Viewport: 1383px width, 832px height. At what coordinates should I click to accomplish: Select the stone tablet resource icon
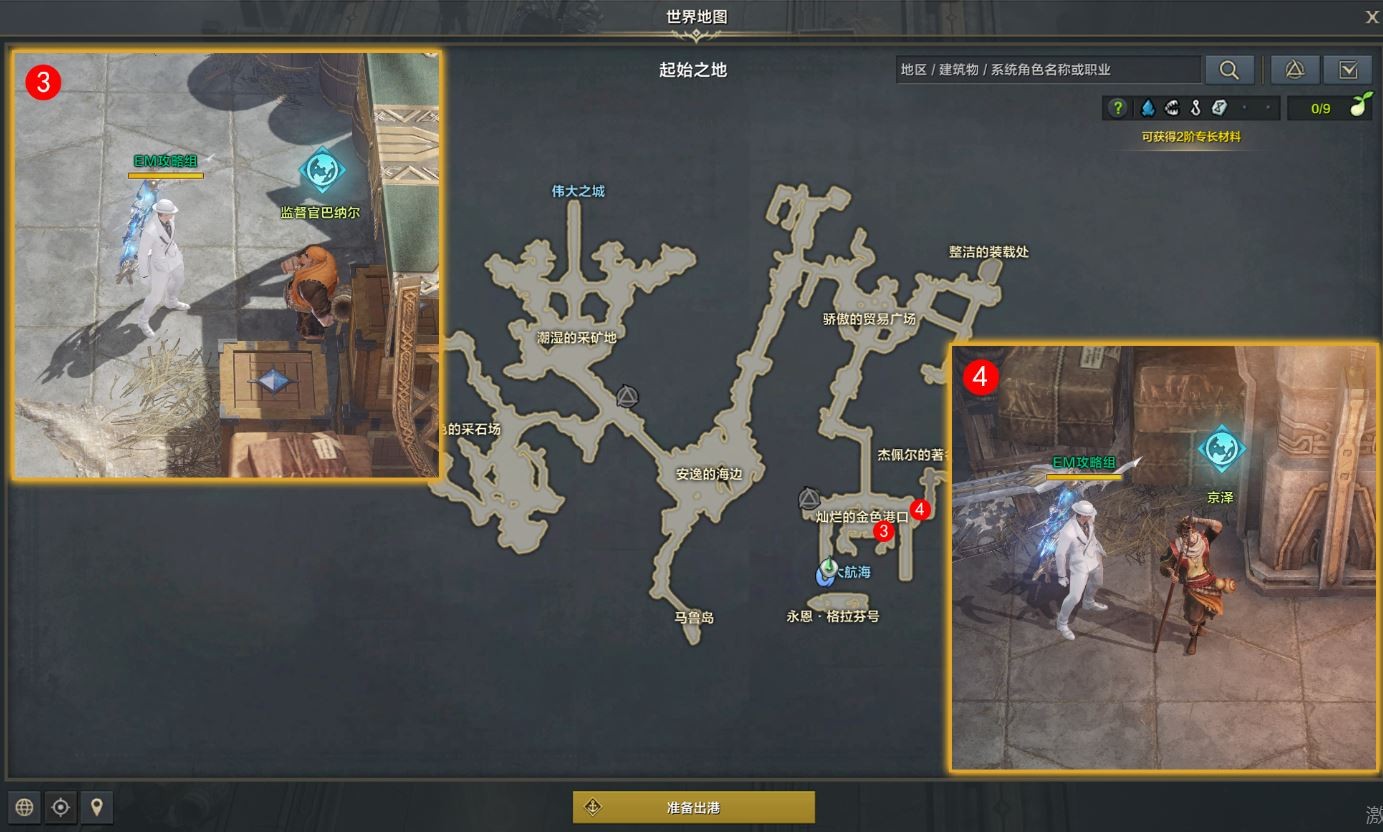click(1219, 108)
